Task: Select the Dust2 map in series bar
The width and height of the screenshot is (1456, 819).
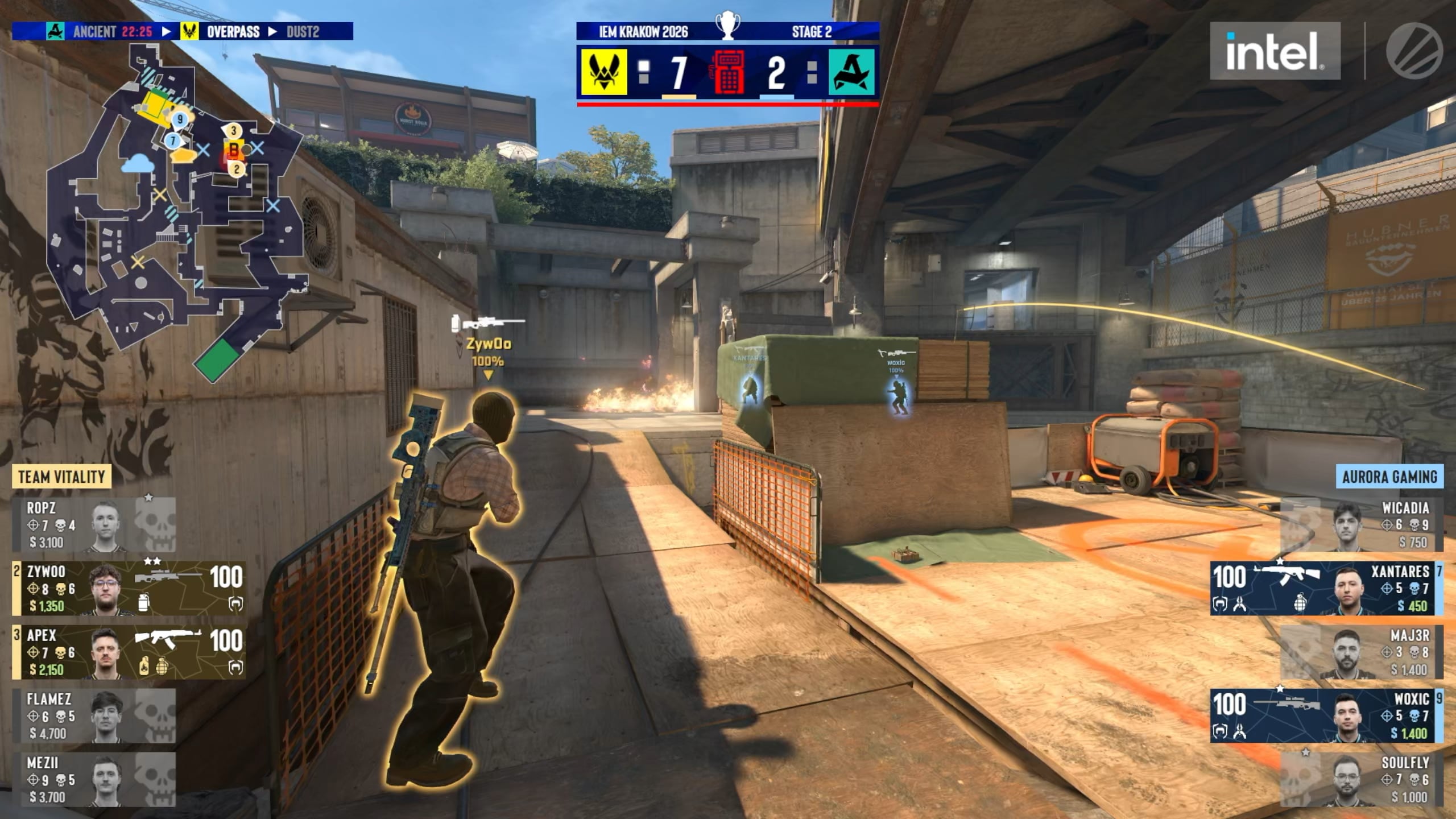Action: [303, 31]
